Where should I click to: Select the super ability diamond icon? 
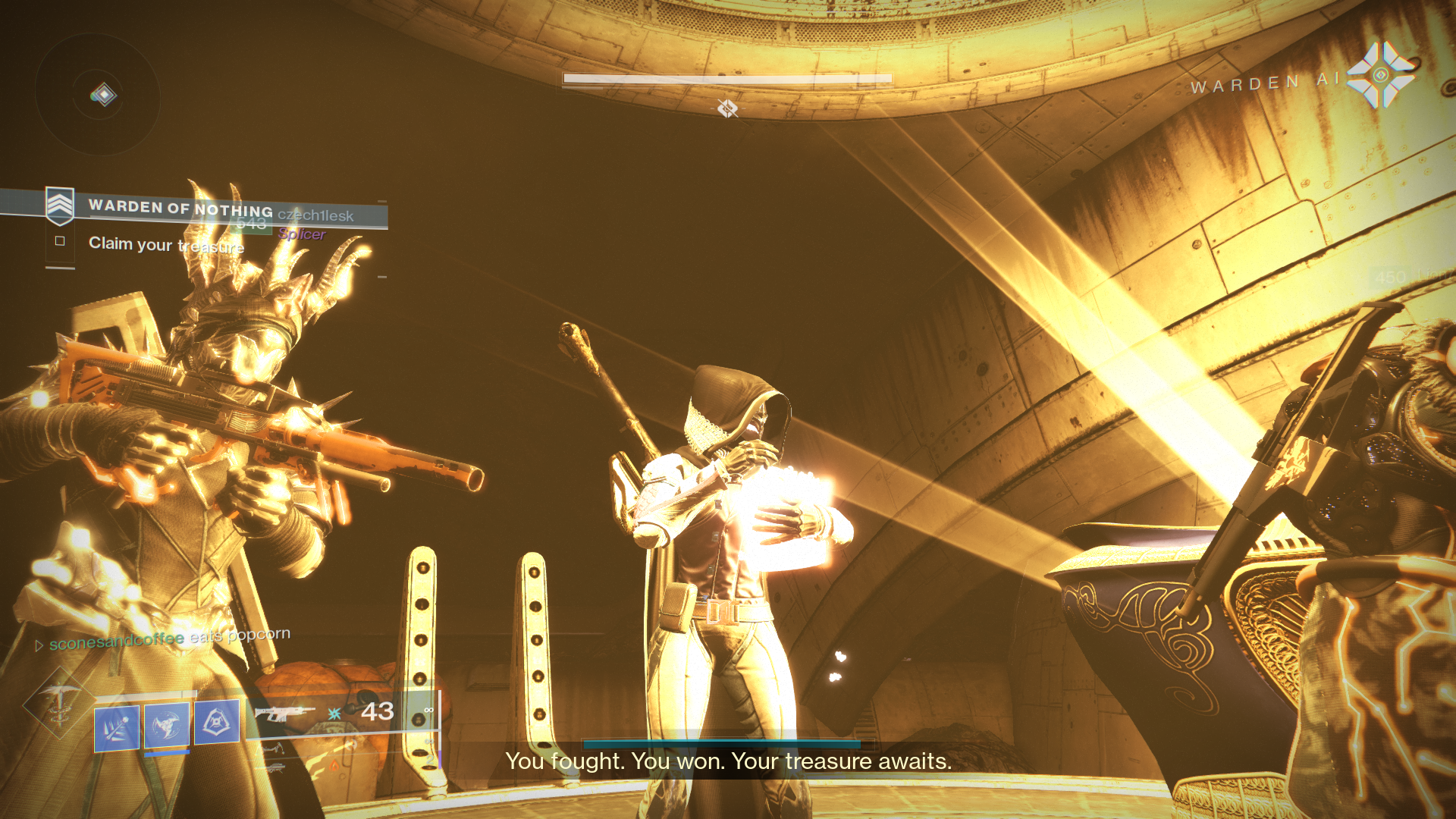pos(58,702)
